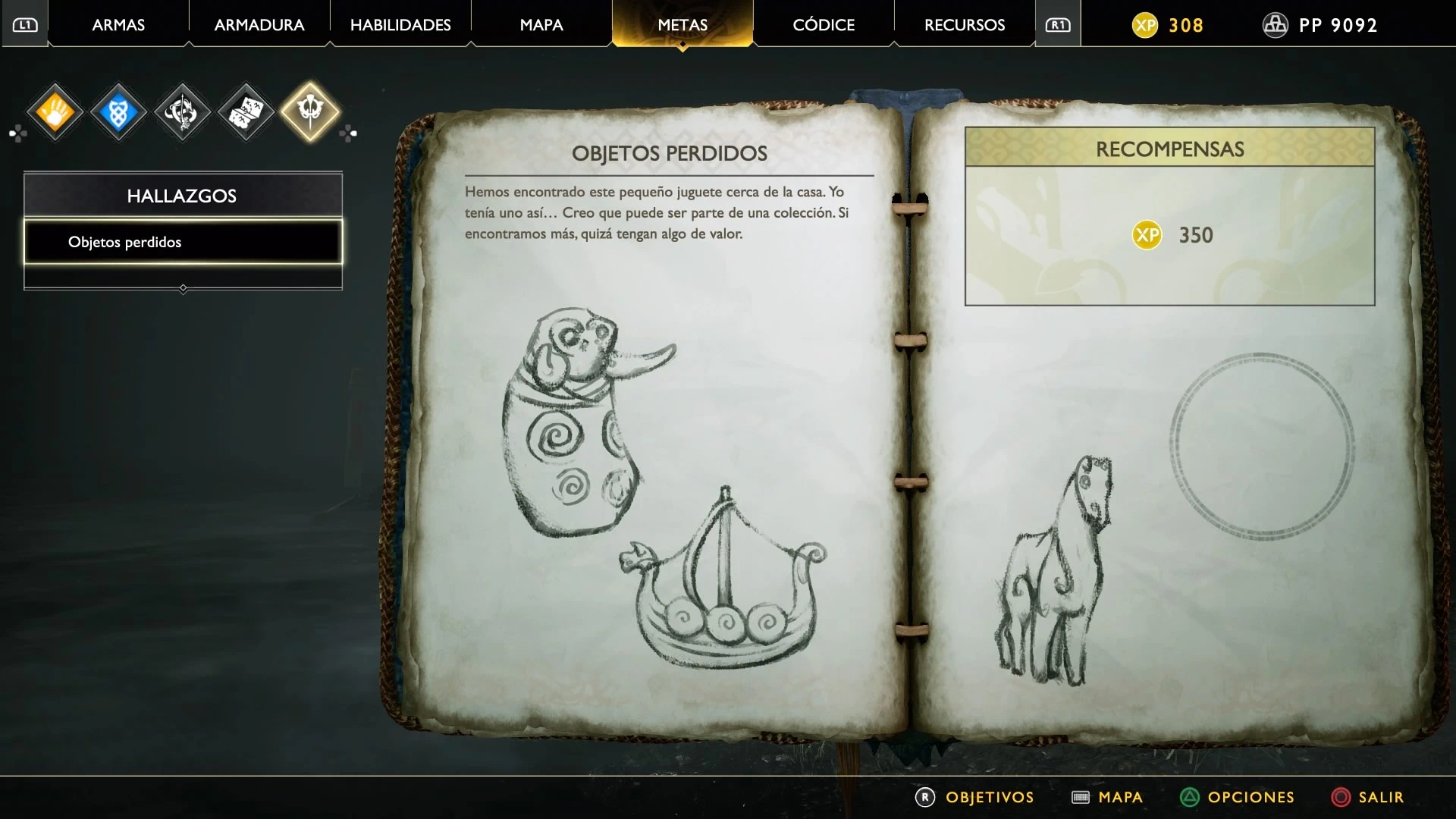Image resolution: width=1456 pixels, height=819 pixels.
Task: Open the serpent and spear category
Action: click(x=182, y=113)
